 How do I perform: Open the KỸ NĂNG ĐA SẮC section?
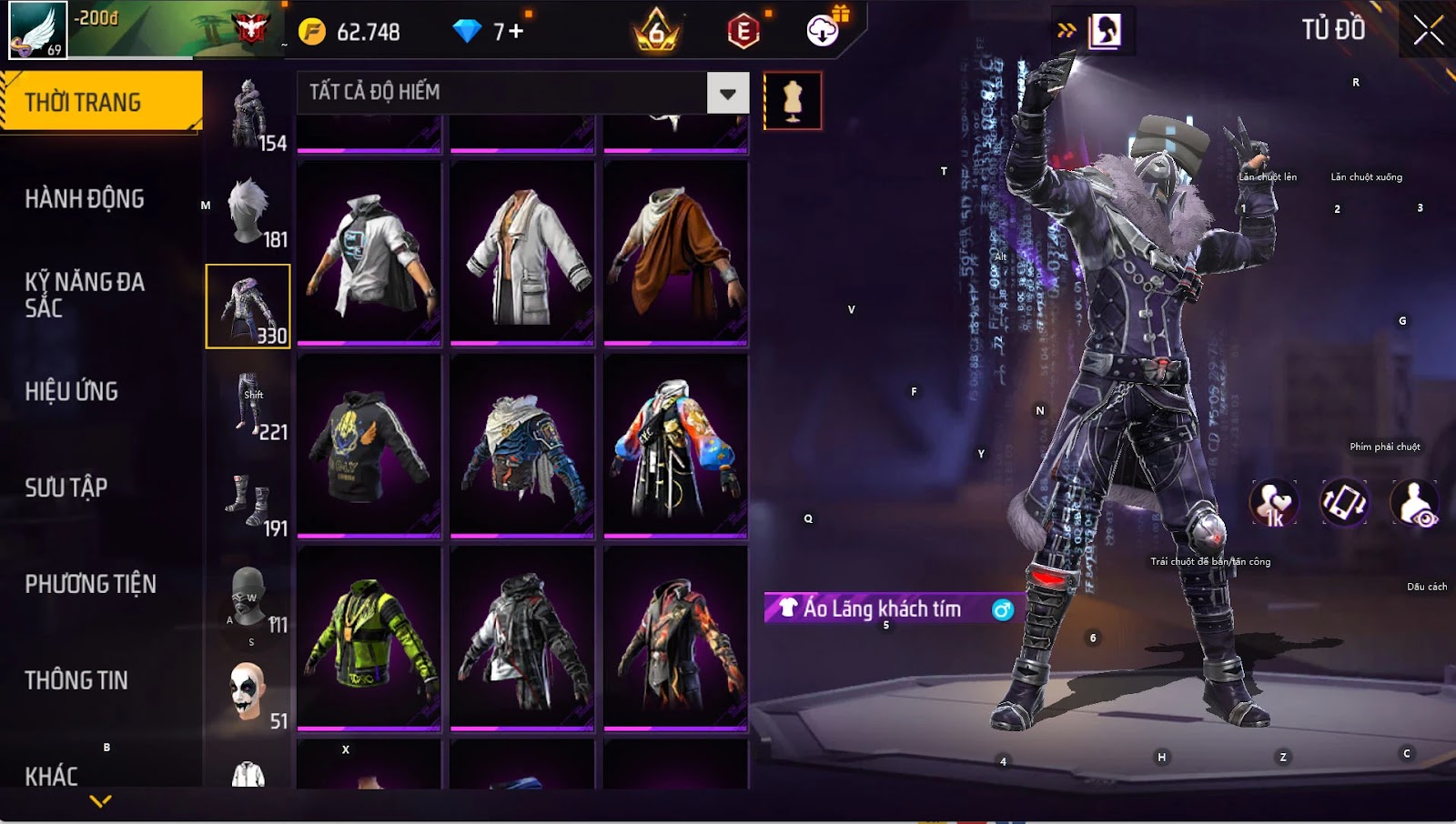(85, 294)
